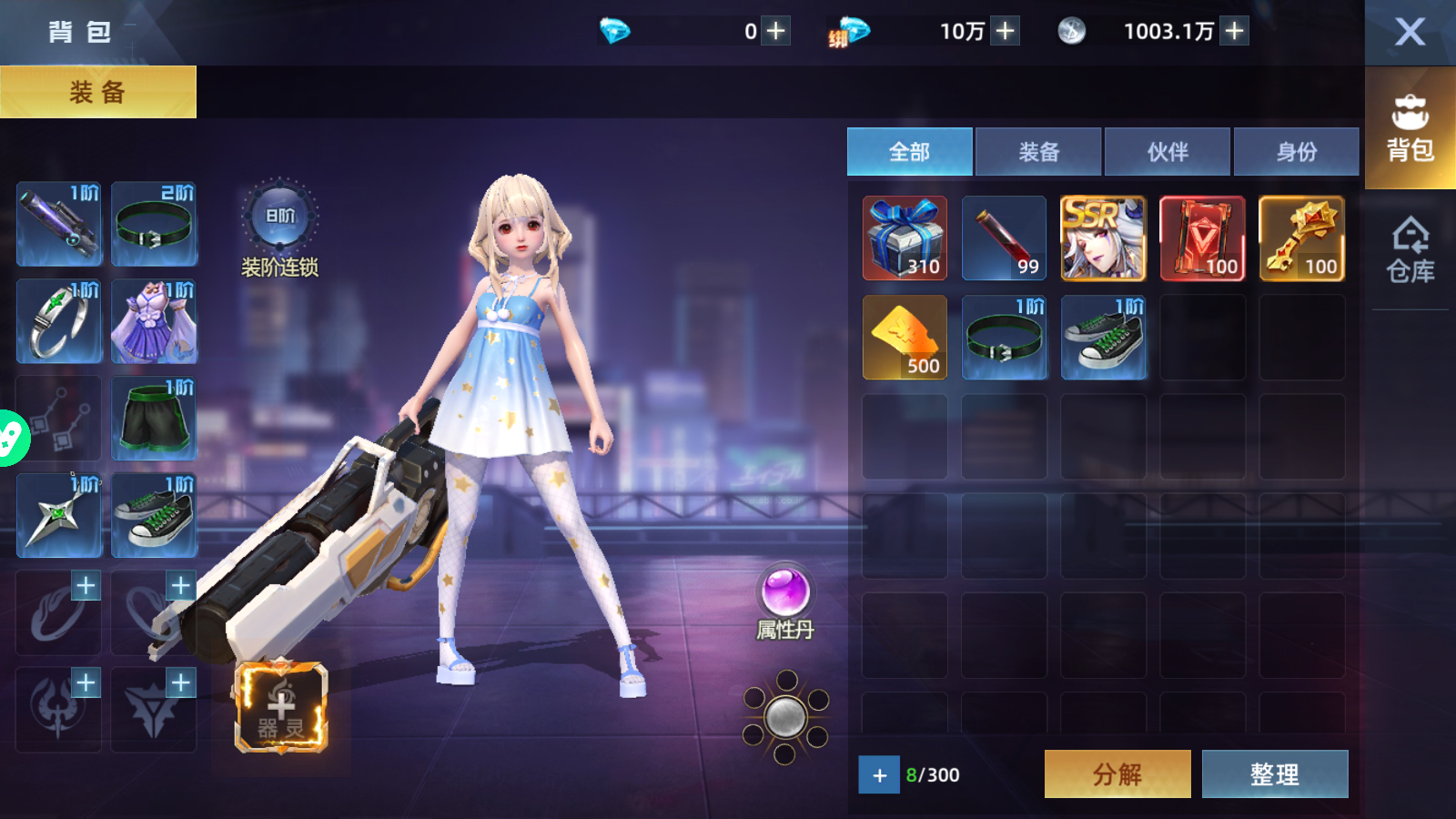Image resolution: width=1456 pixels, height=819 pixels.
Task: Use the purple 属性丹 attribute pill
Action: (788, 591)
